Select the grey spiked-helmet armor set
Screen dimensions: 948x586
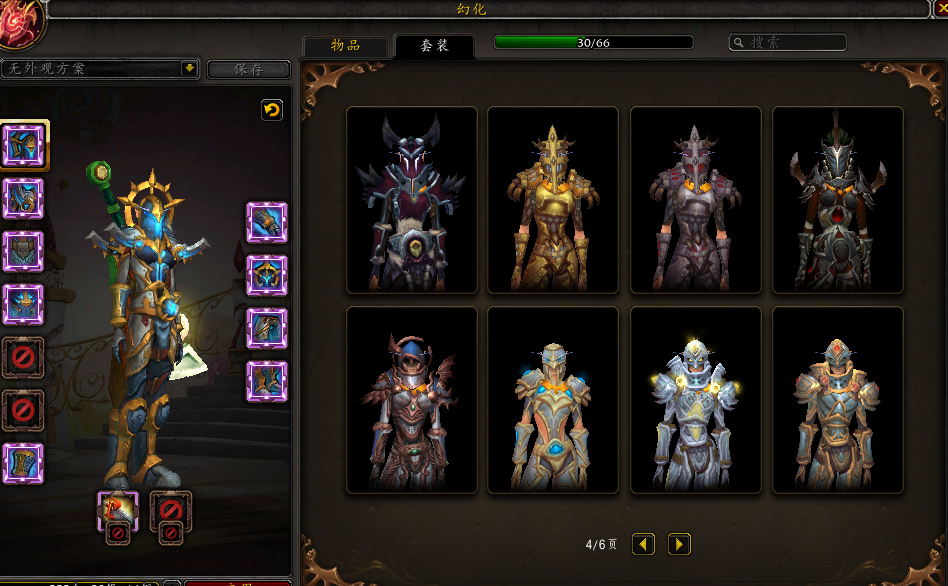point(696,200)
